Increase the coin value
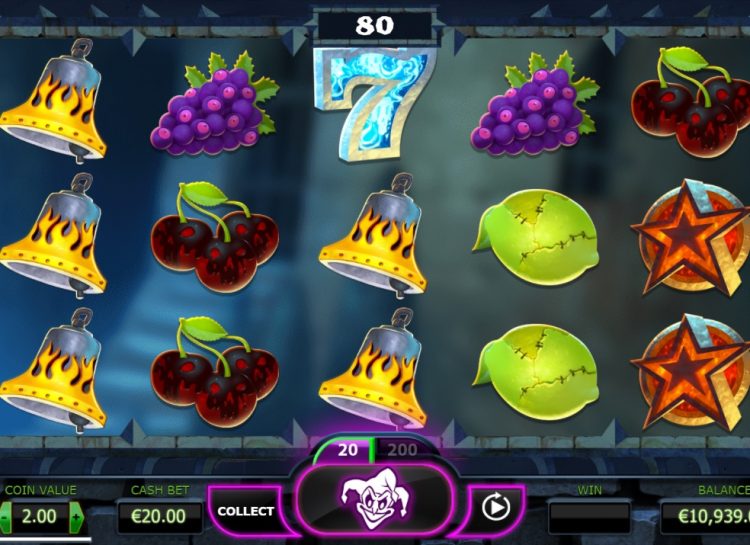 tap(77, 517)
